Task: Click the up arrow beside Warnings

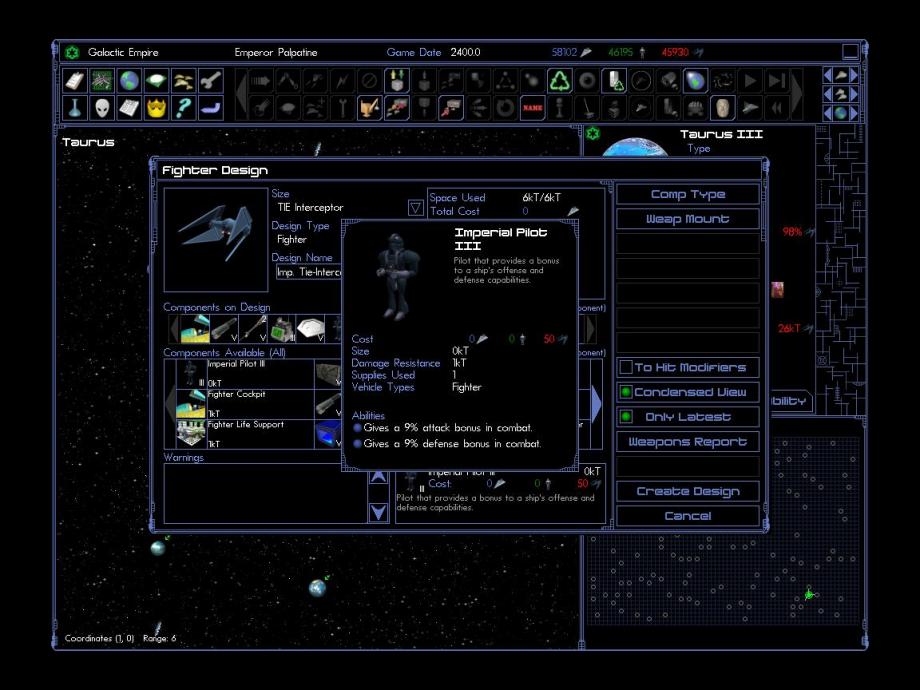Action: point(379,478)
